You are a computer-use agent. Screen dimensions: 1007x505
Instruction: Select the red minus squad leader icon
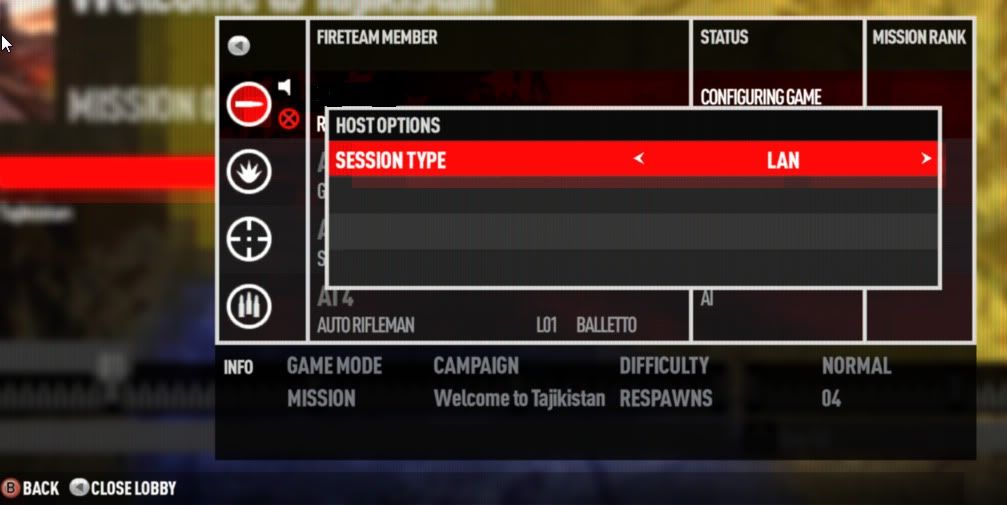[248, 103]
